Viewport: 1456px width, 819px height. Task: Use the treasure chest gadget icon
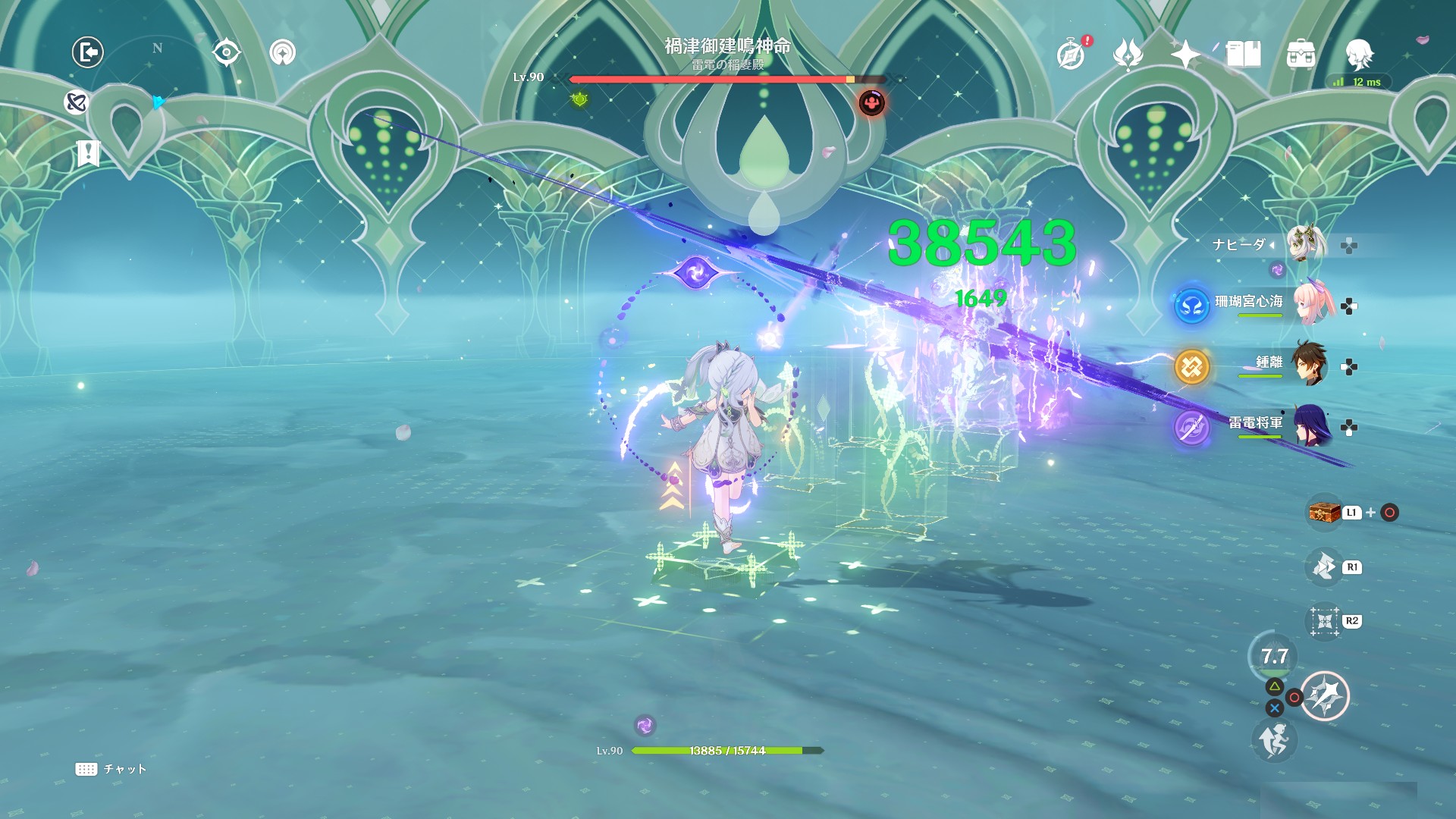point(1324,513)
